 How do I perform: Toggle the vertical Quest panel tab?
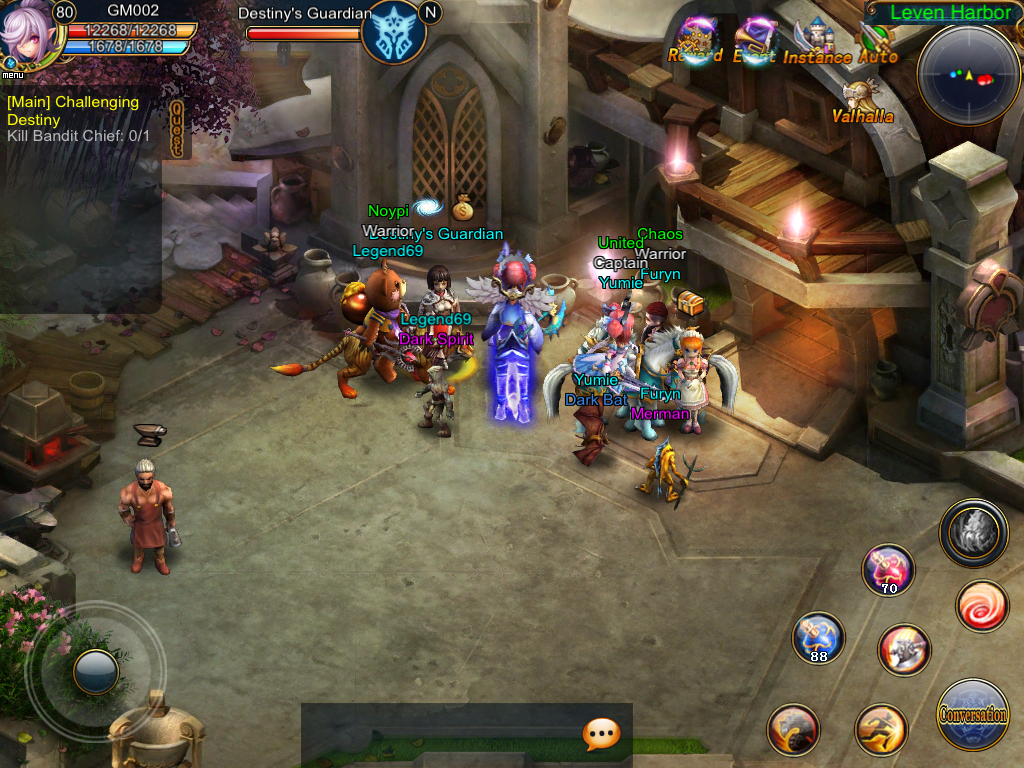pos(178,129)
